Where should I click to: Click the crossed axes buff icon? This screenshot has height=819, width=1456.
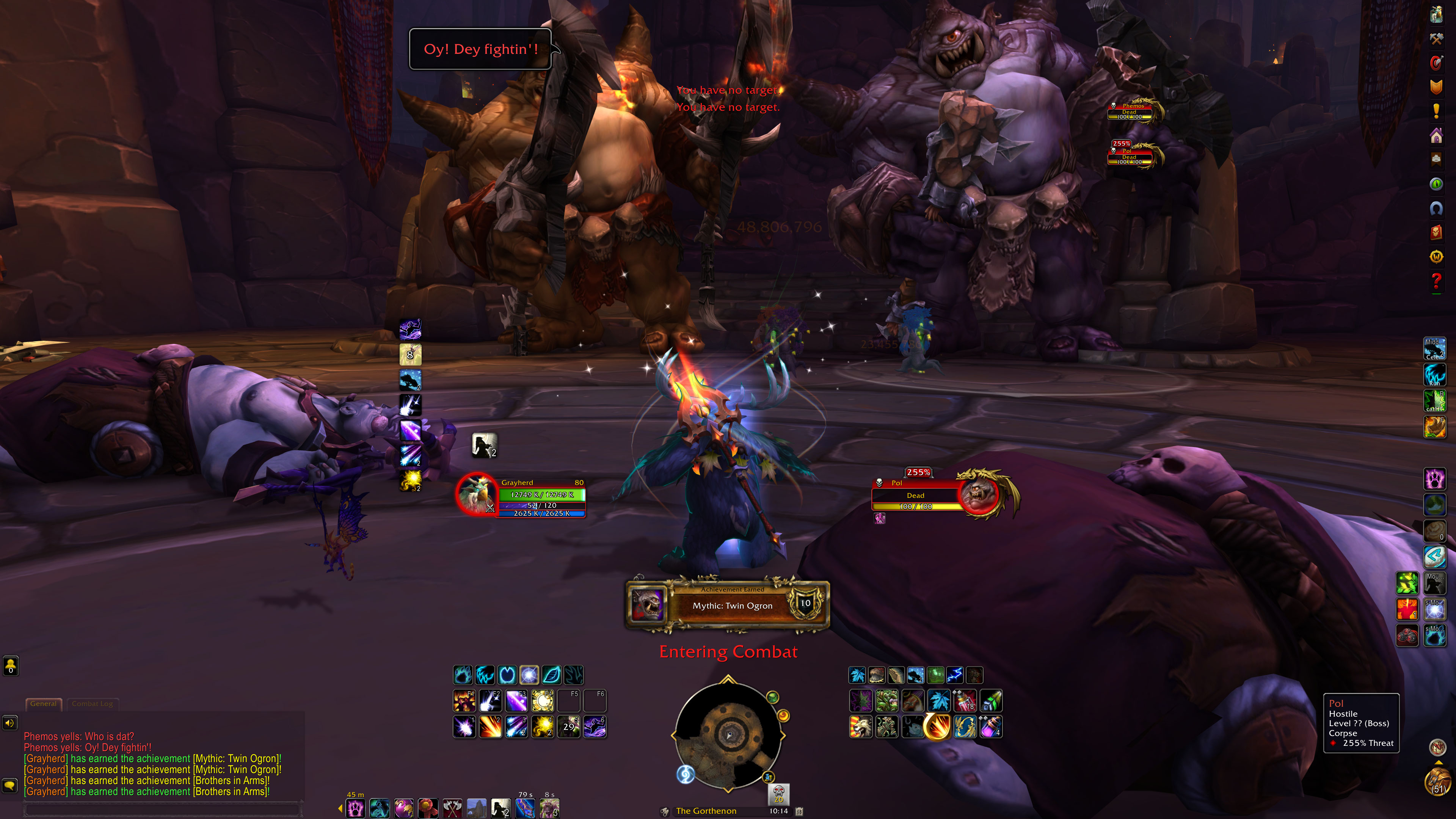pos(452,808)
